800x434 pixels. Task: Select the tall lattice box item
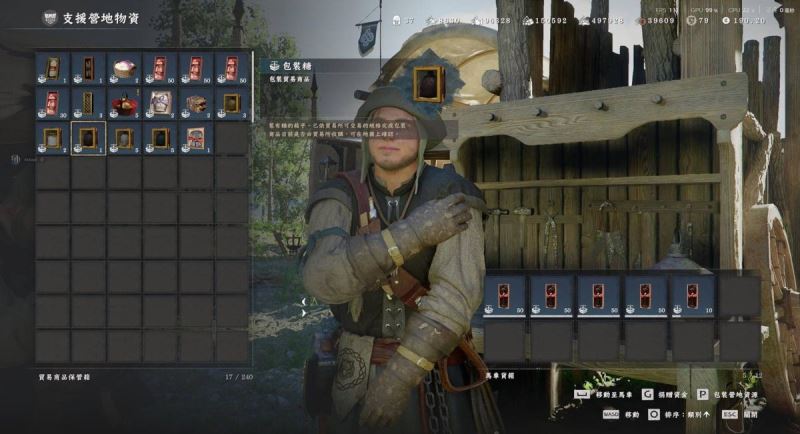(x=88, y=104)
